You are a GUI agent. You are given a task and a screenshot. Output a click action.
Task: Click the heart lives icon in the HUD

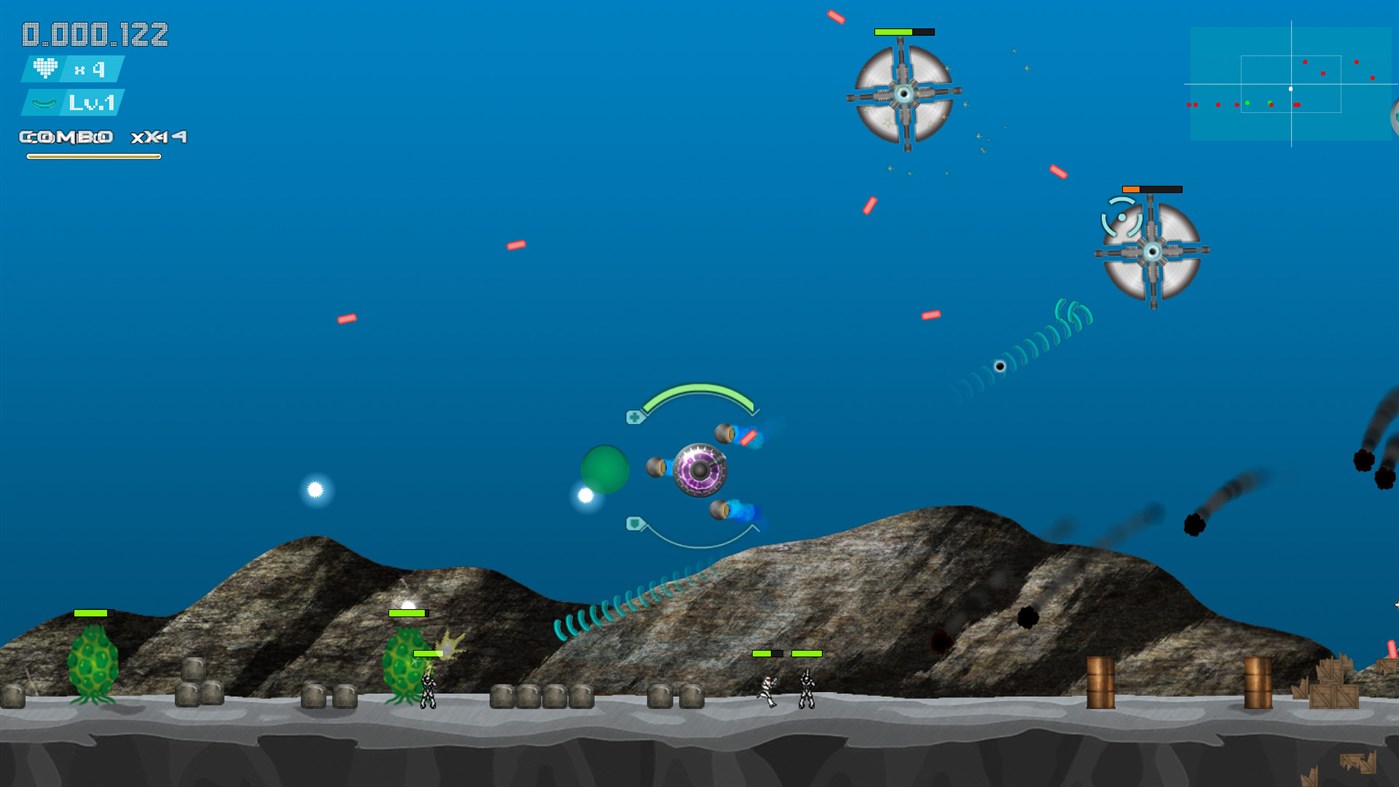[x=45, y=70]
